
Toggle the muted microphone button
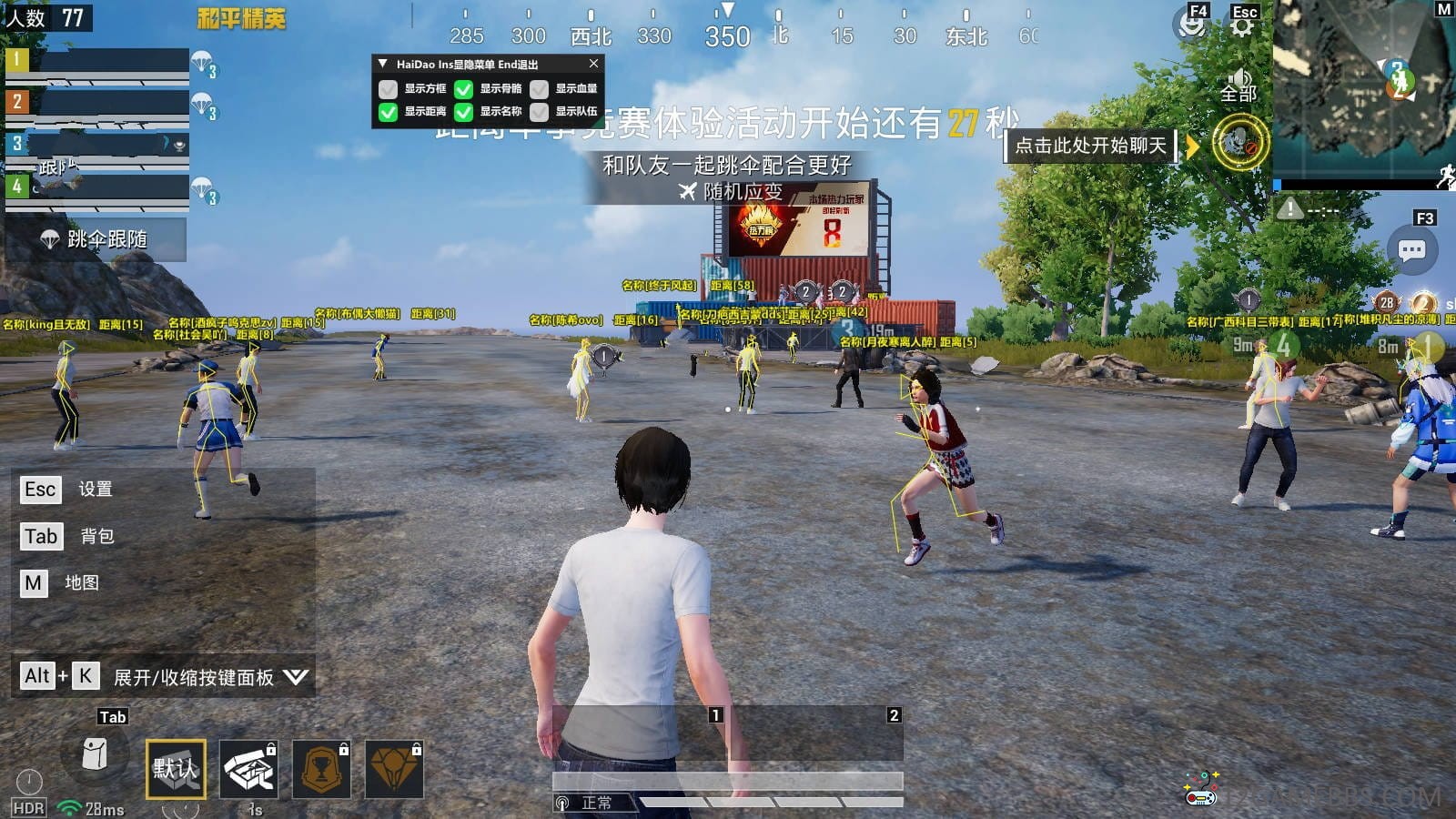(1239, 143)
